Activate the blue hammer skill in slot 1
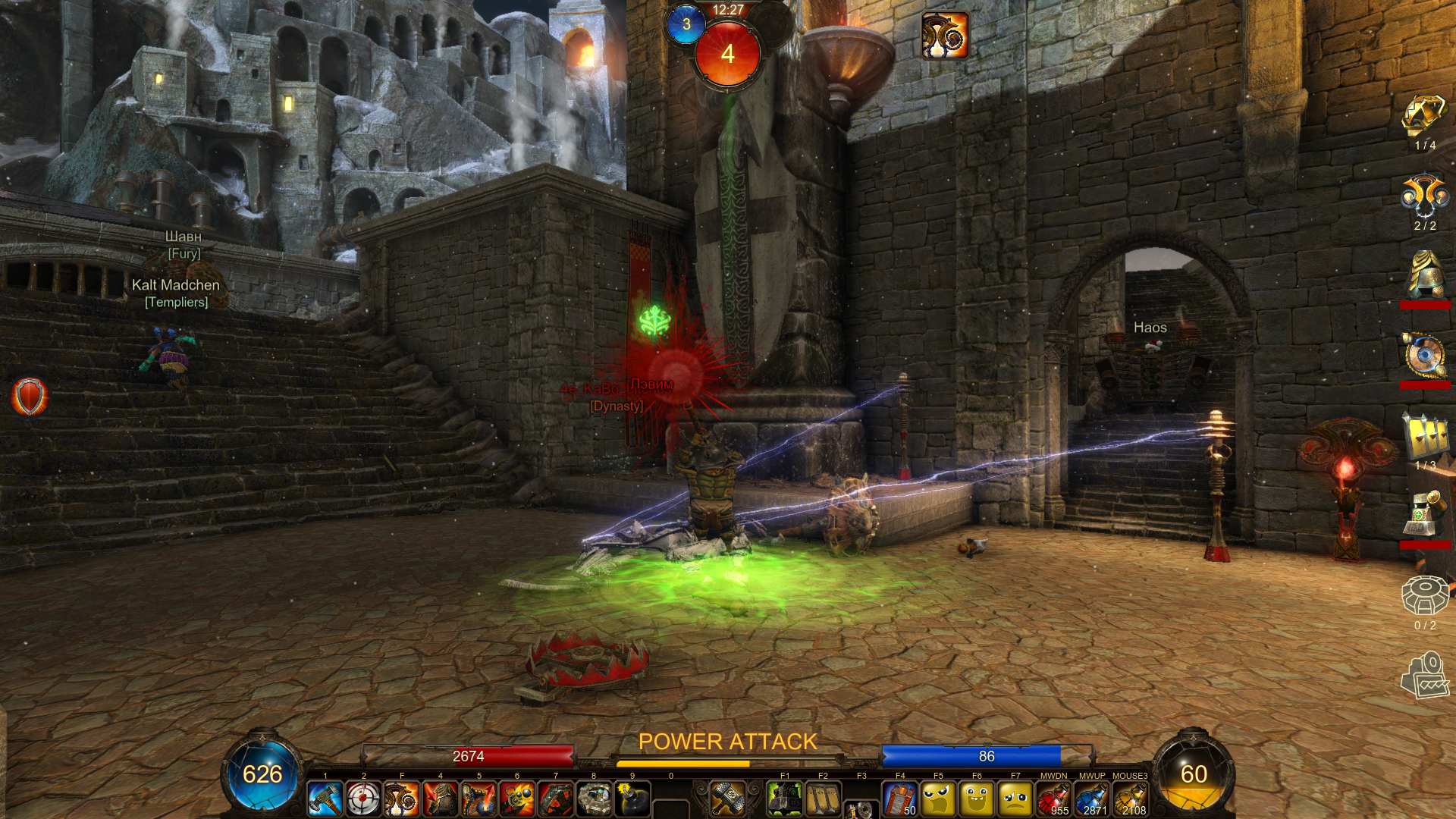Image resolution: width=1456 pixels, height=819 pixels. [x=325, y=799]
